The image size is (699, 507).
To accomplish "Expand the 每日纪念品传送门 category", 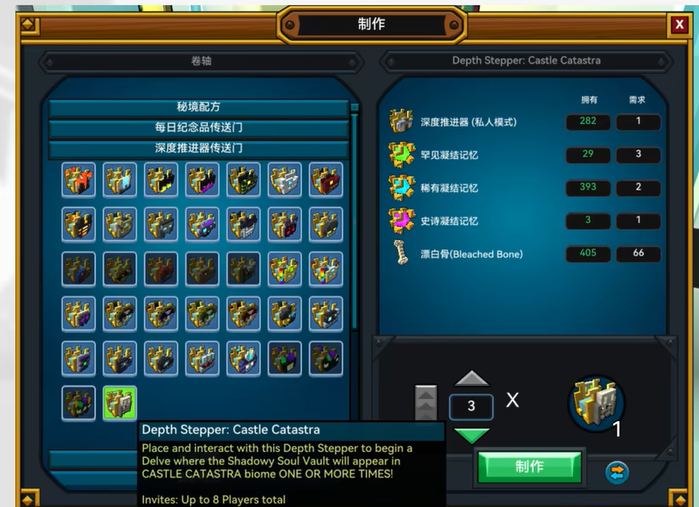I will pyautogui.click(x=199, y=127).
